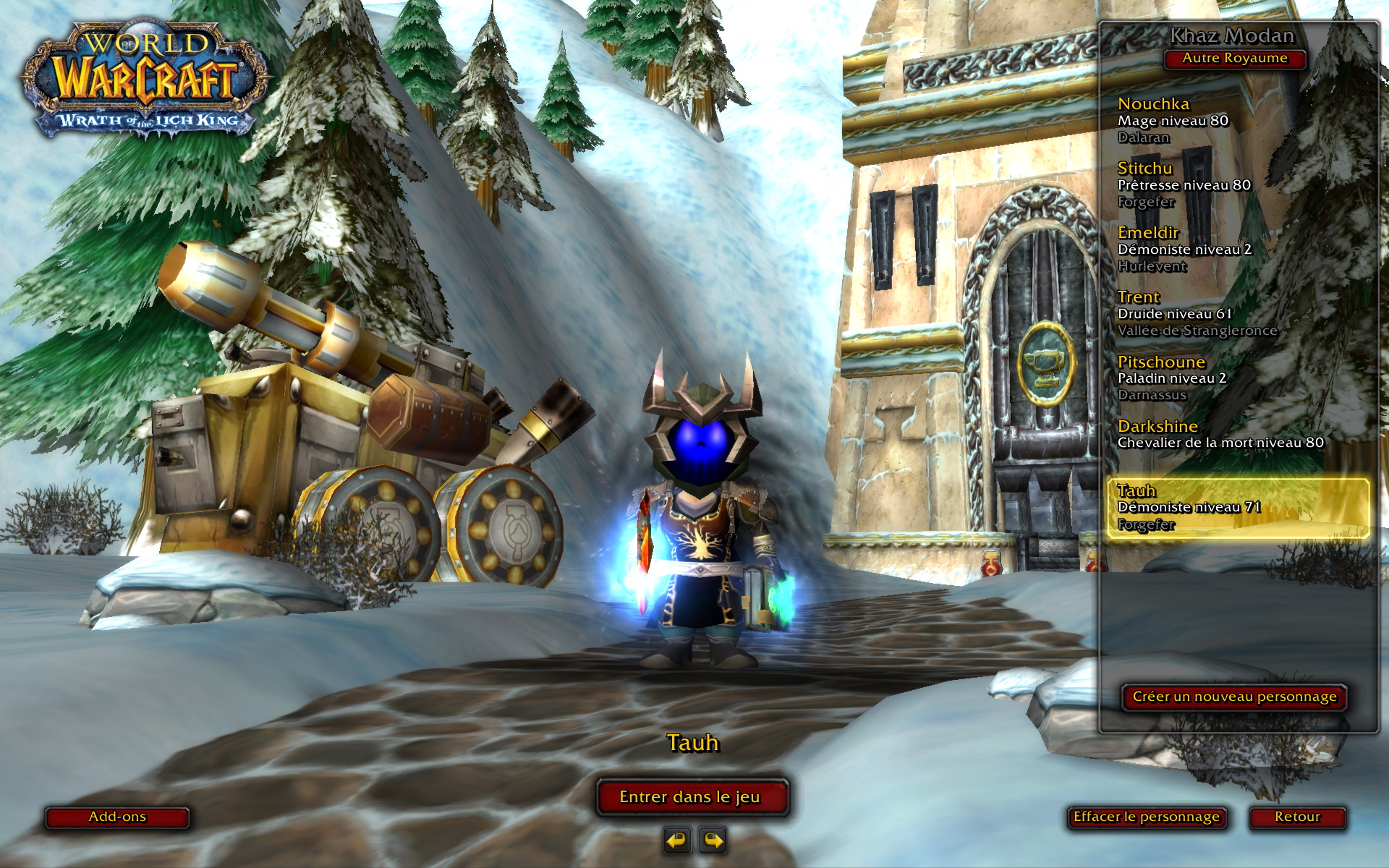Screen dimensions: 1389x868
Task: Click Effacer le personnage to delete character
Action: 1146,817
